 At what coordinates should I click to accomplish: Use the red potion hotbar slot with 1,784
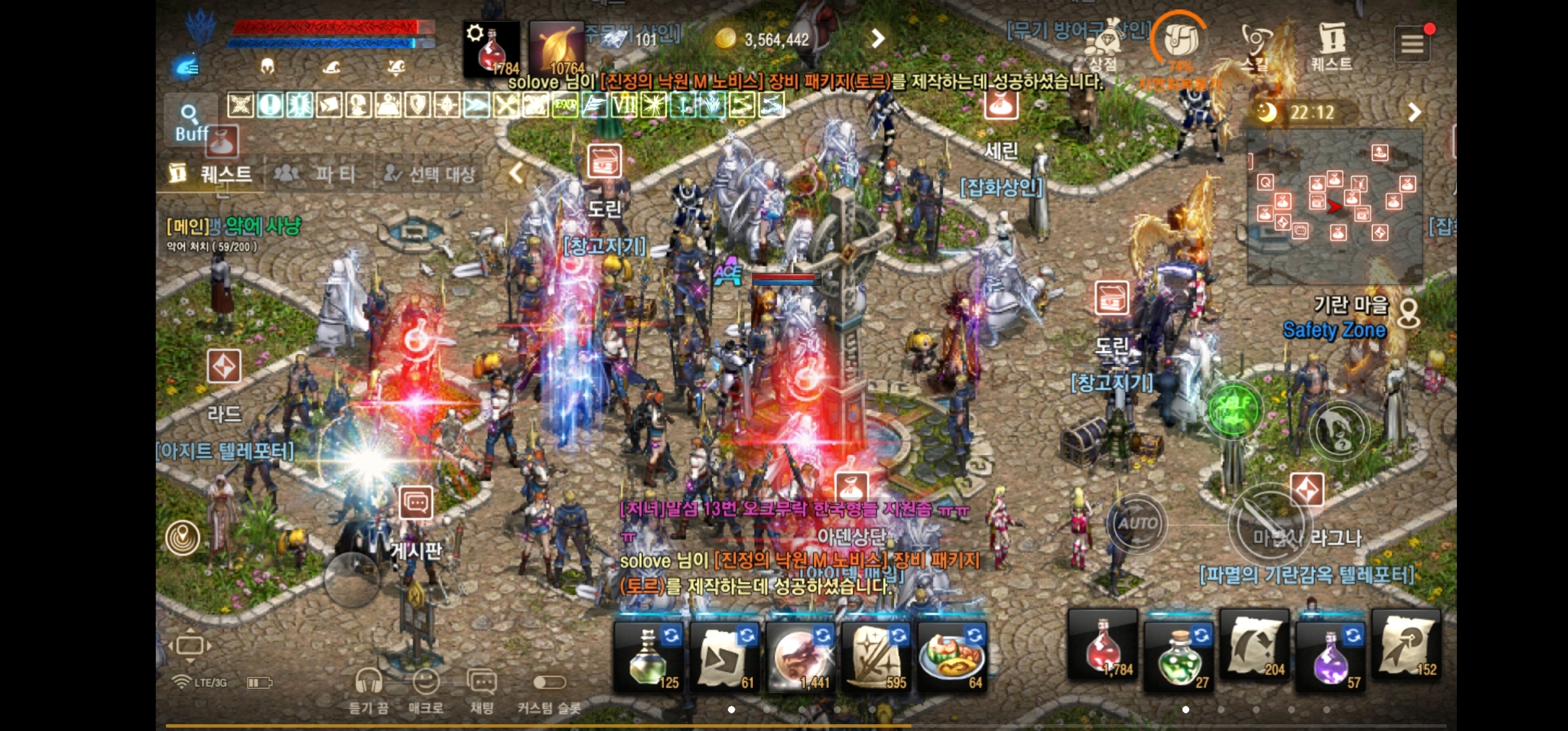(x=1103, y=646)
